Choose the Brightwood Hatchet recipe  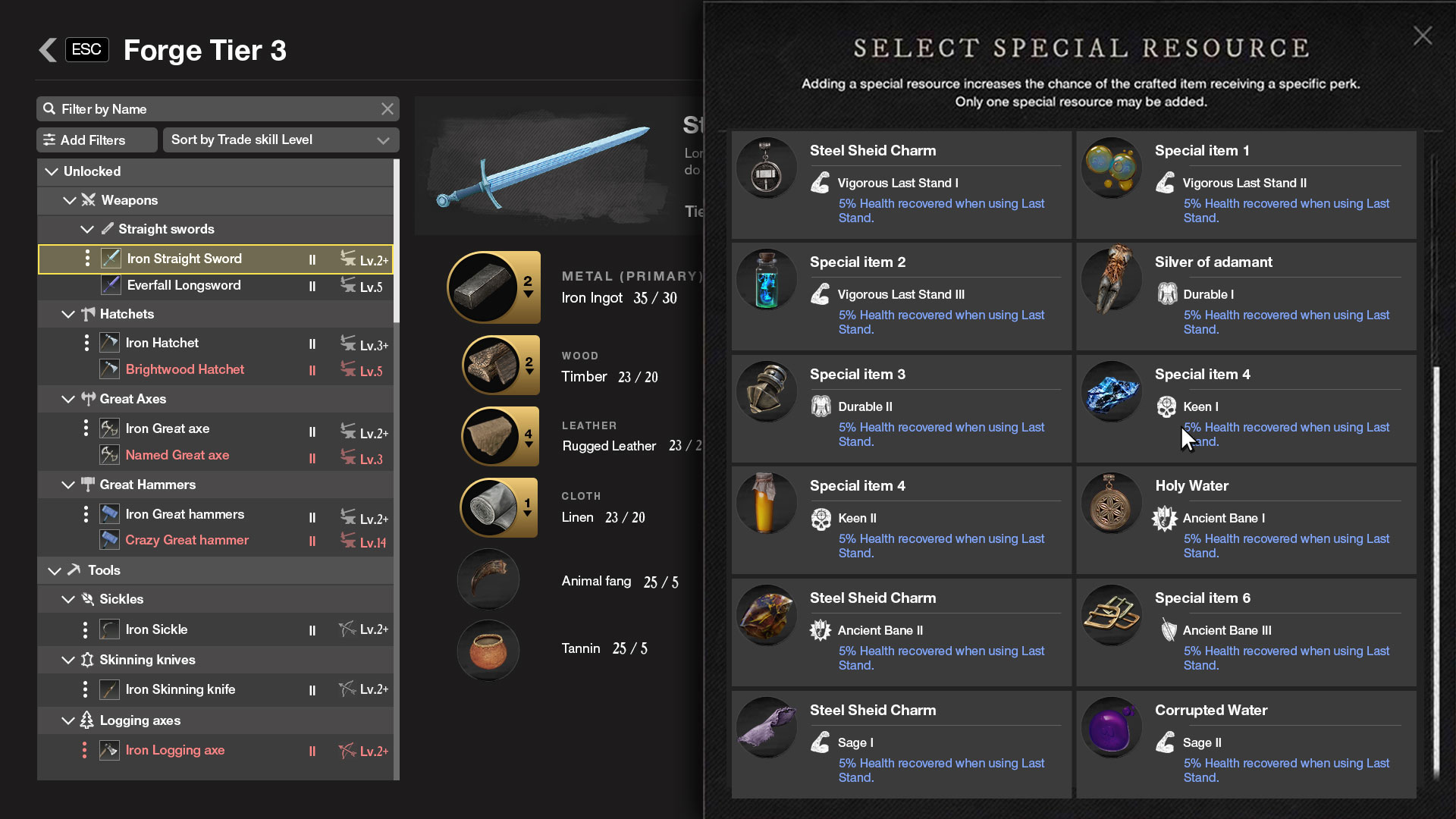tap(184, 370)
